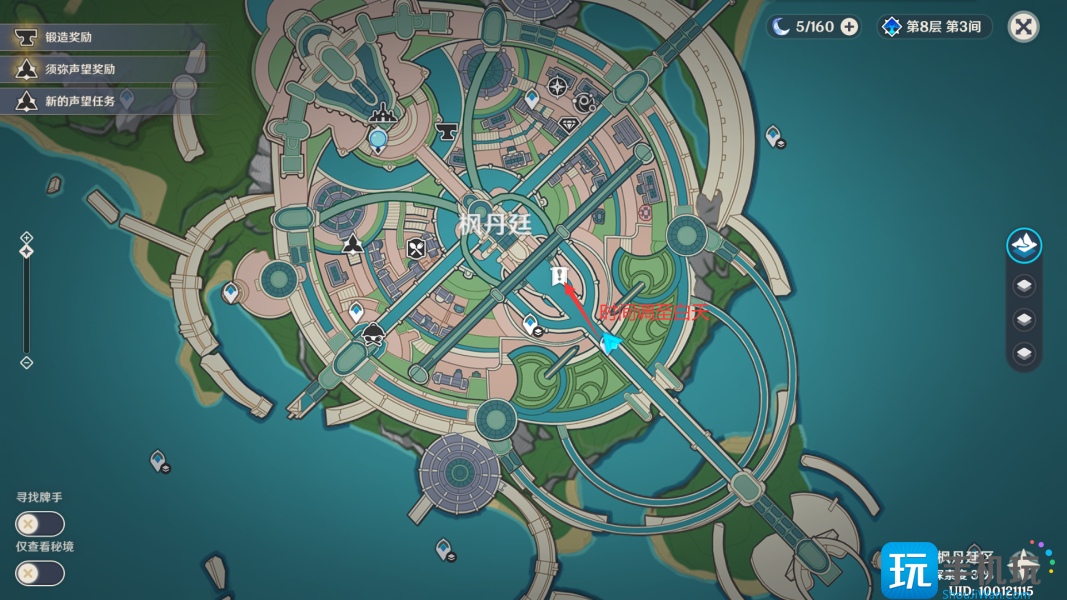Image resolution: width=1067 pixels, height=600 pixels.
Task: Select the diamond jewelry shop marker
Action: 569,125
